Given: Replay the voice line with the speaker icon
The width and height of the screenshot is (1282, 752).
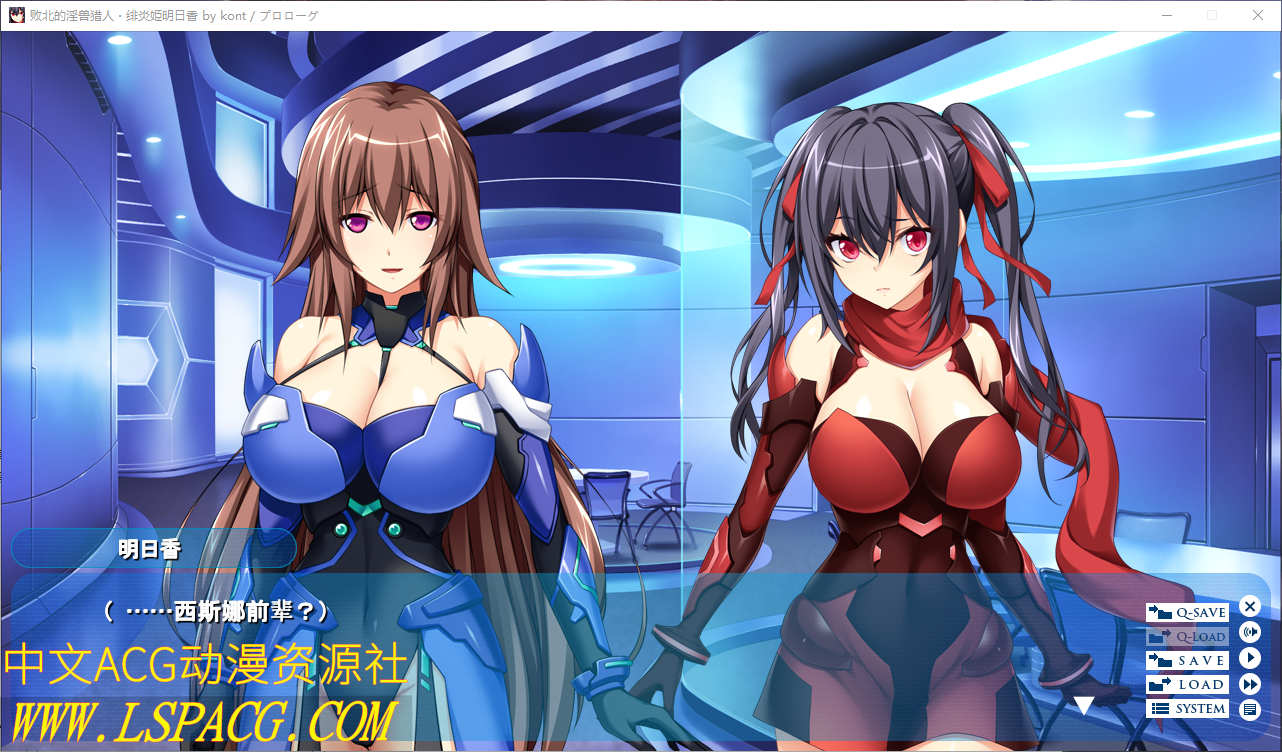Looking at the screenshot, I should [1249, 632].
